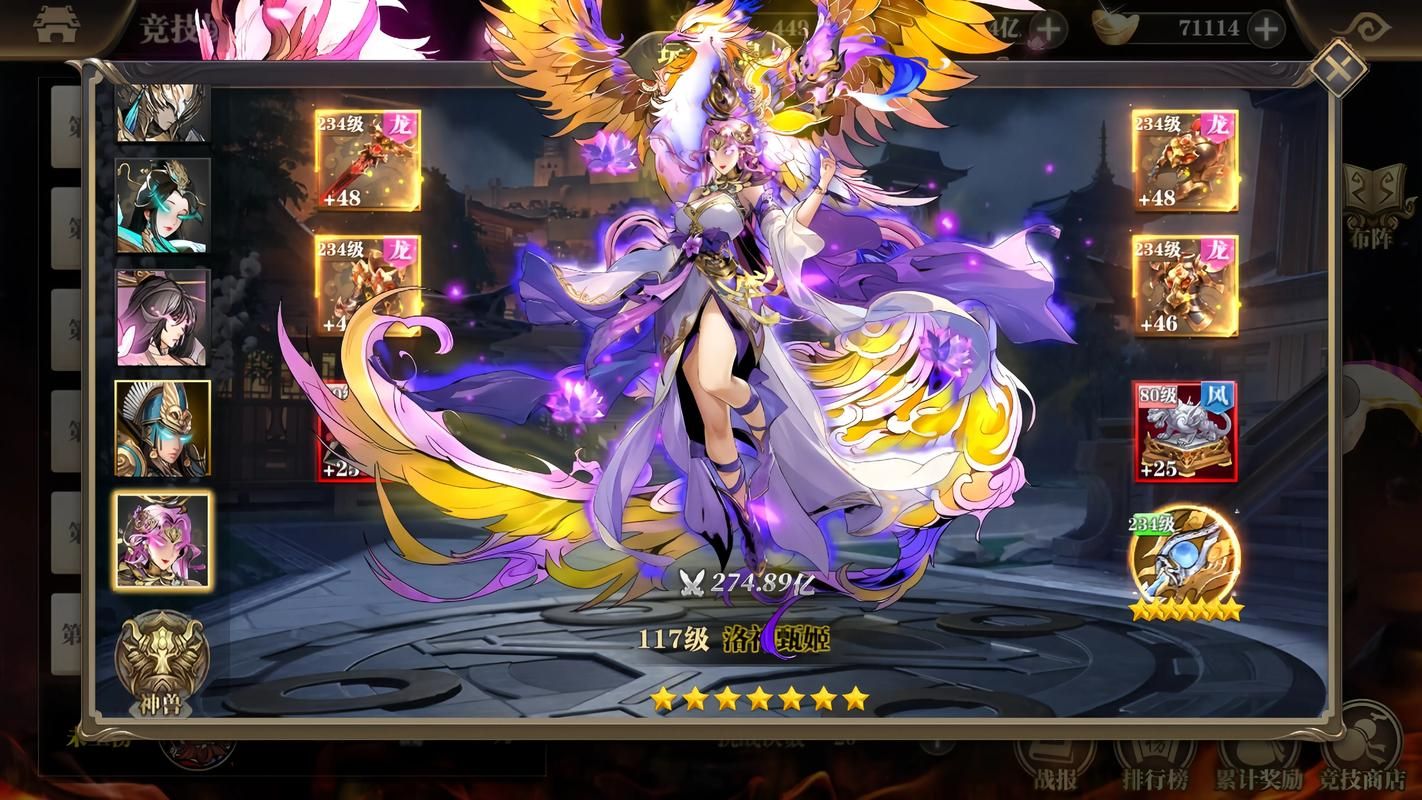The width and height of the screenshot is (1422, 800).
Task: Inspect the +48 golden helmet slot
Action: point(1184,160)
